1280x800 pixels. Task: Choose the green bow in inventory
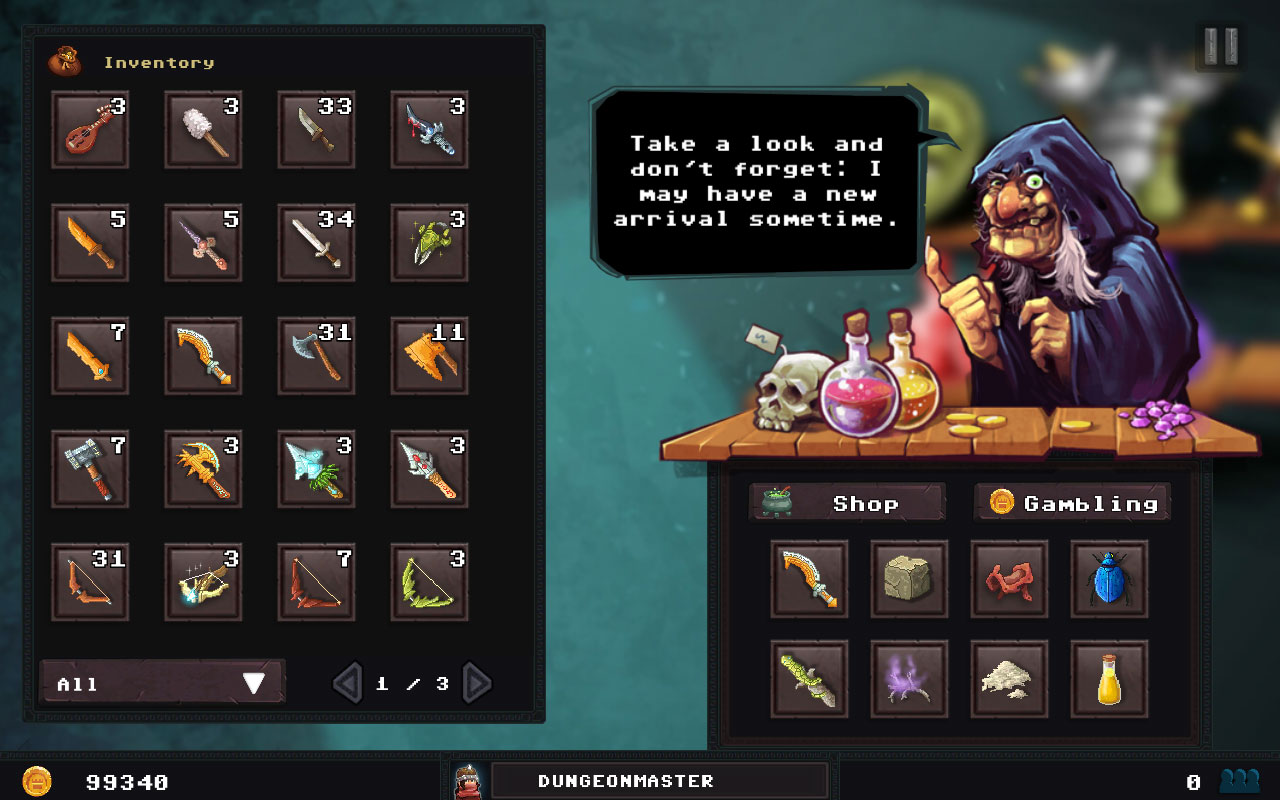429,582
